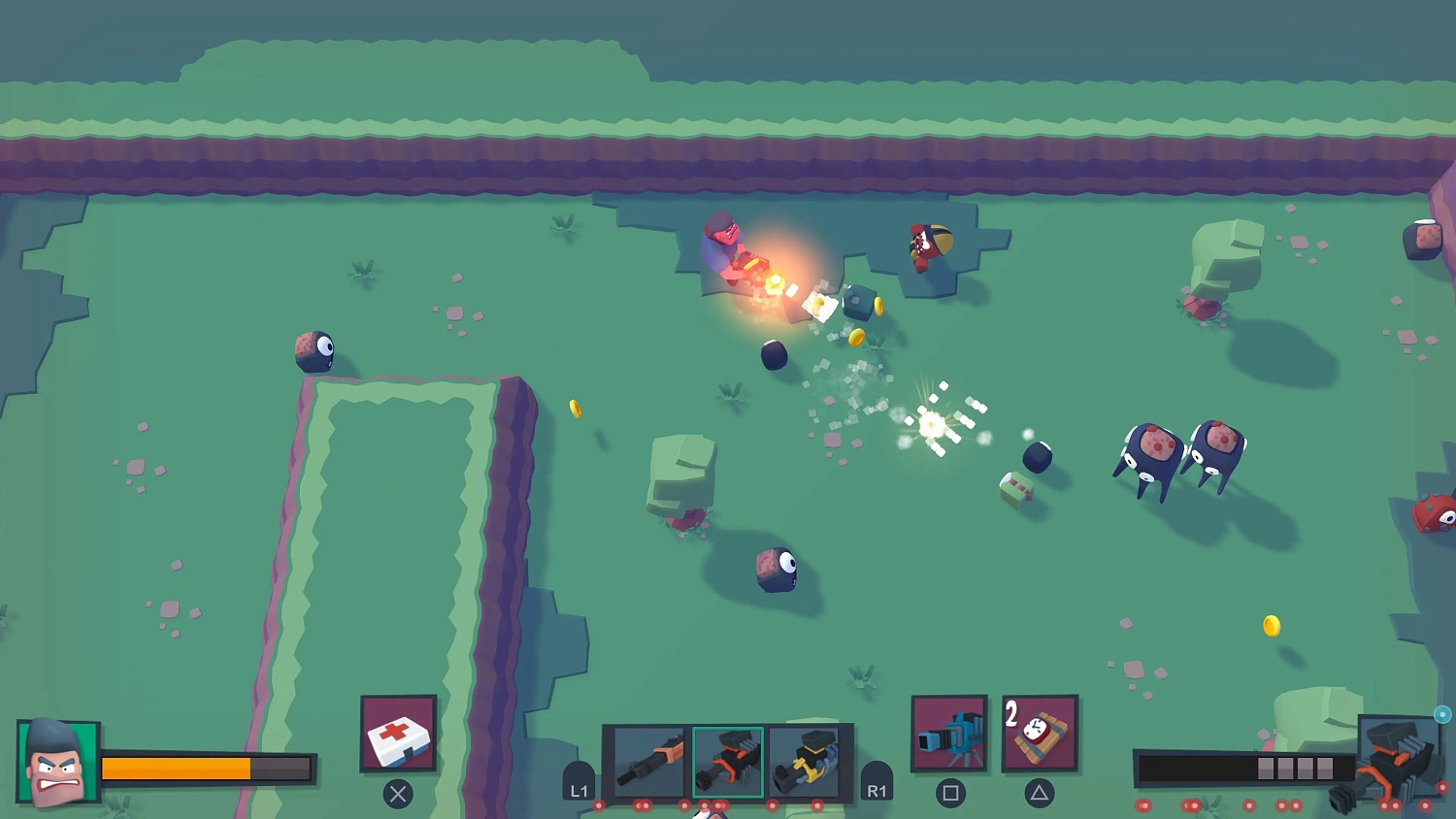Select the med kit healing item icon
The width and height of the screenshot is (1456, 819).
click(x=398, y=735)
